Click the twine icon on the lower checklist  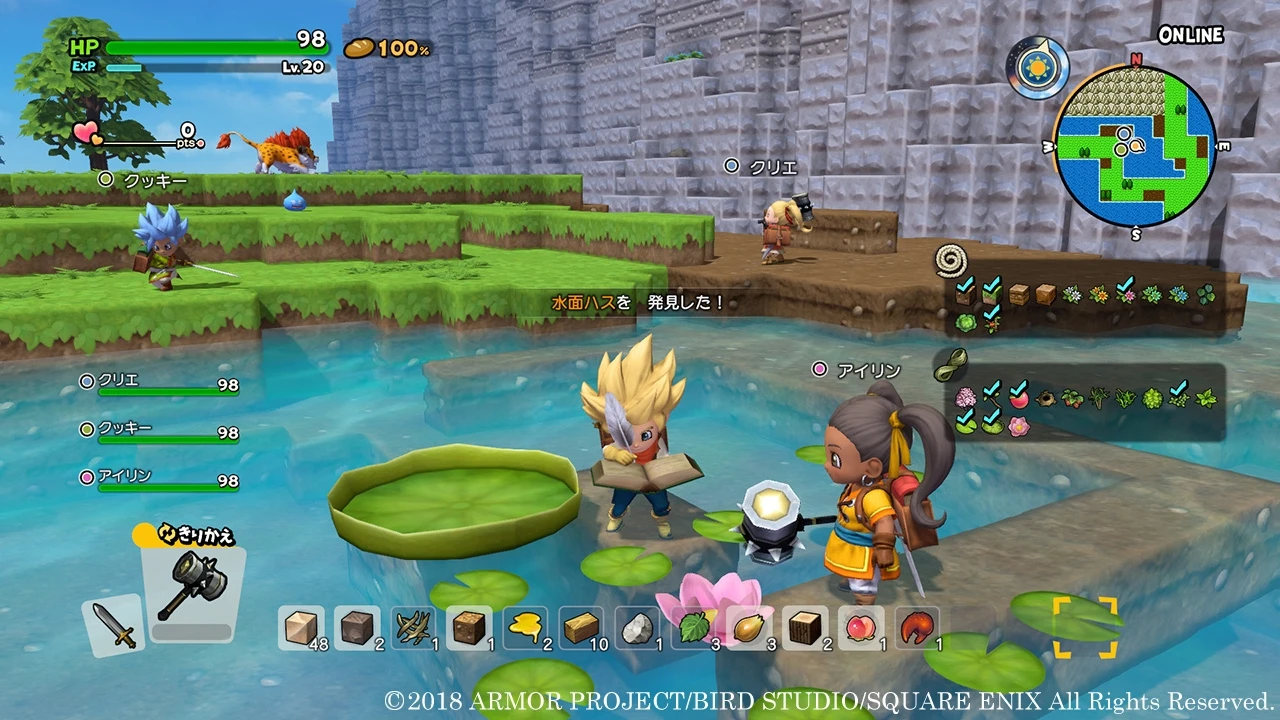(952, 364)
